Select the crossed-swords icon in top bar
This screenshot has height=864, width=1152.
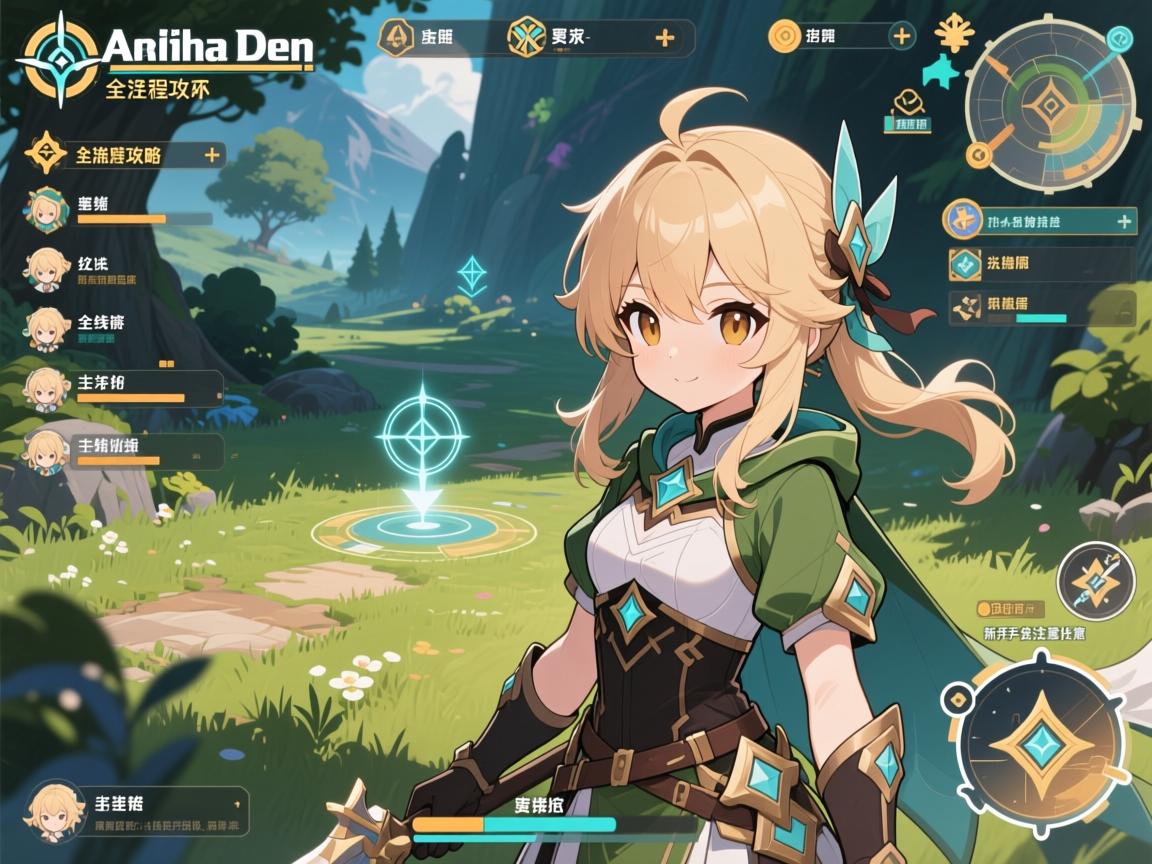(525, 38)
